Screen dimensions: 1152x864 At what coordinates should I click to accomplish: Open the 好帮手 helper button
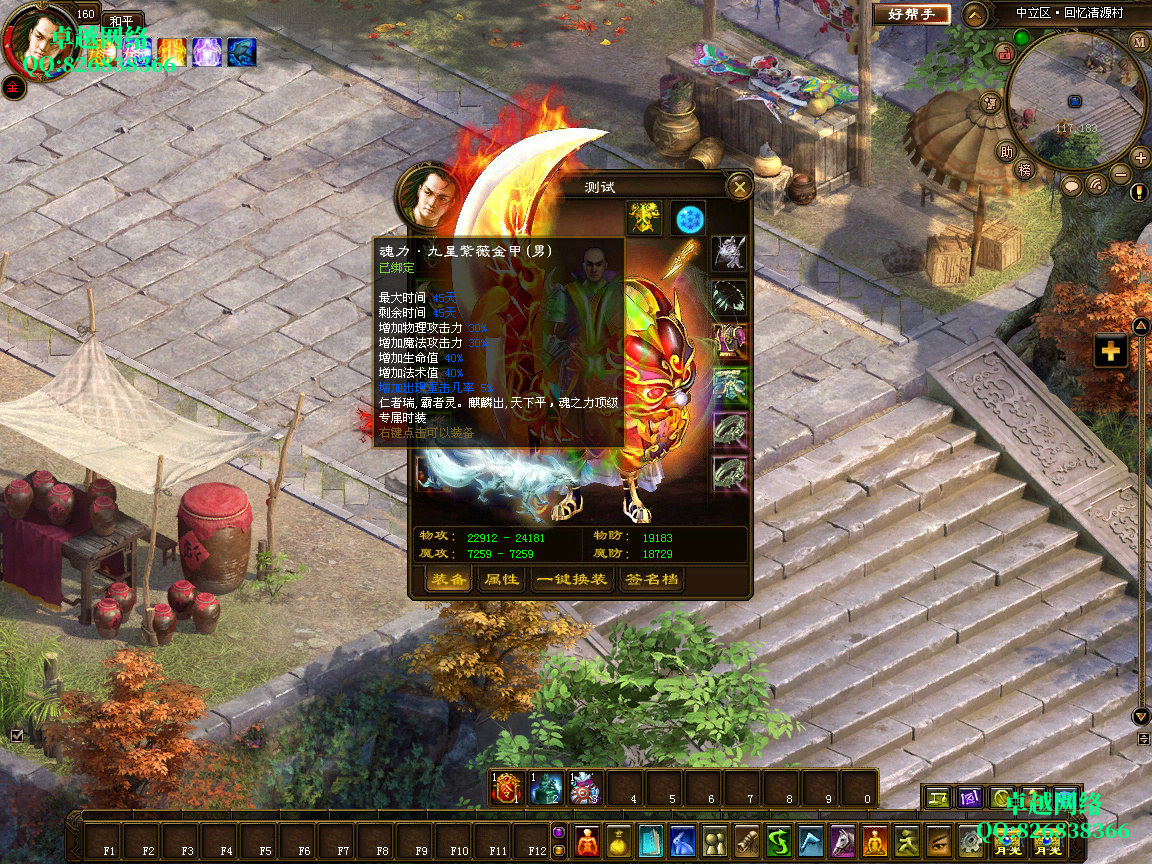[910, 14]
